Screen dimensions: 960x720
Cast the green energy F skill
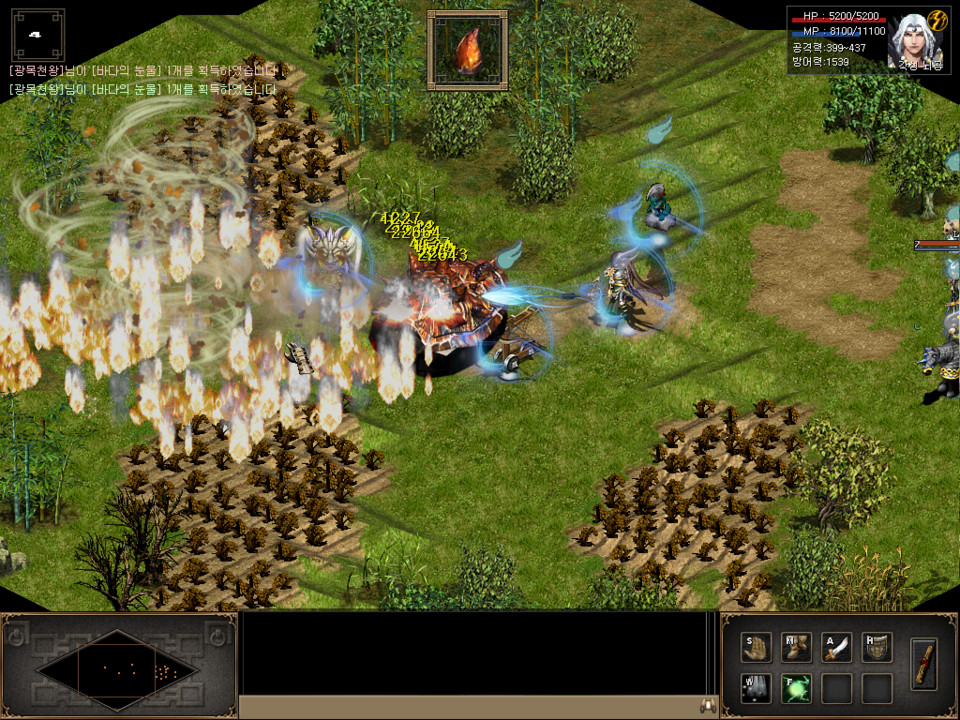[797, 688]
